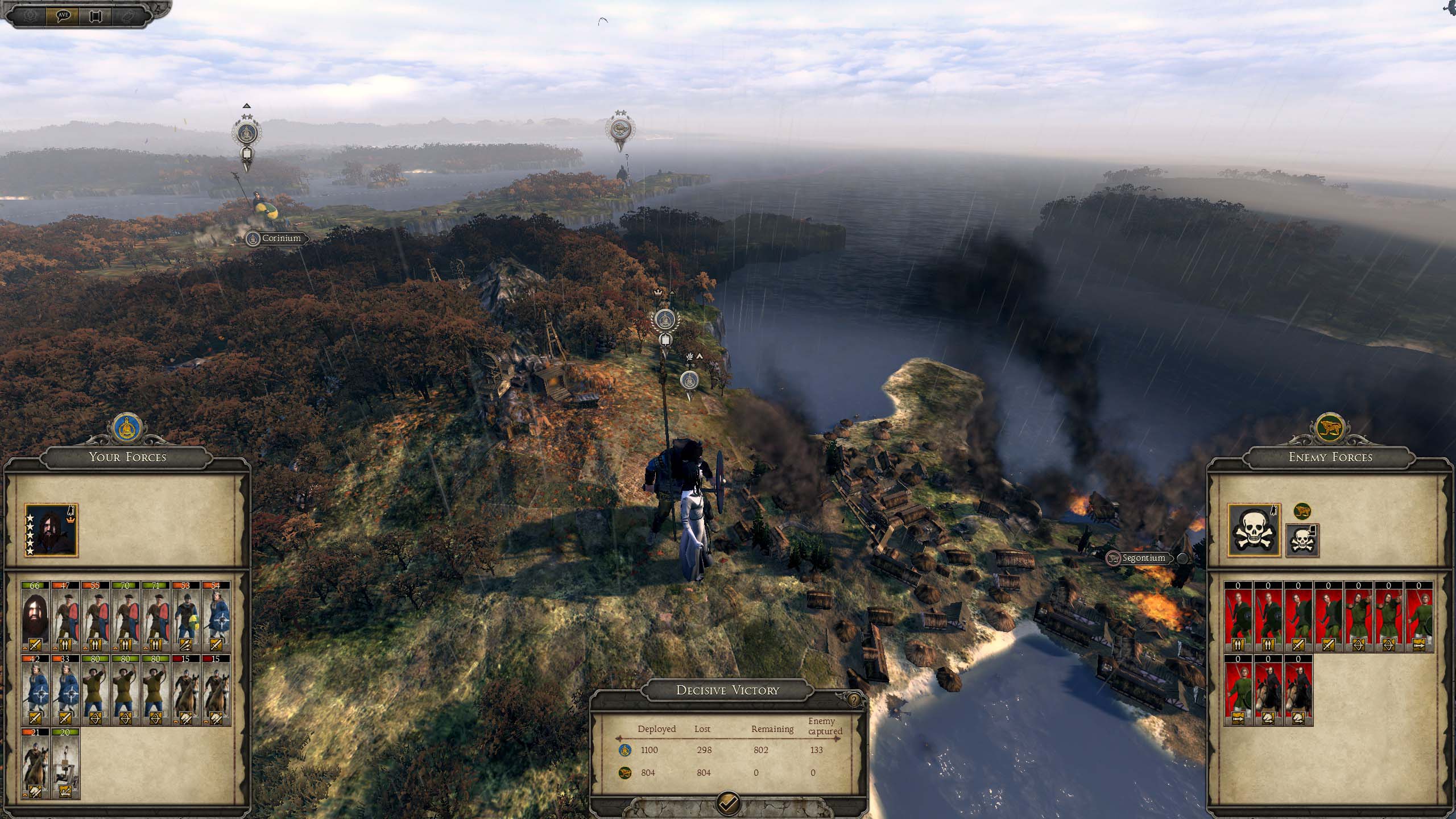
Task: Open the scroll icon in top toolbar
Action: [x=95, y=16]
